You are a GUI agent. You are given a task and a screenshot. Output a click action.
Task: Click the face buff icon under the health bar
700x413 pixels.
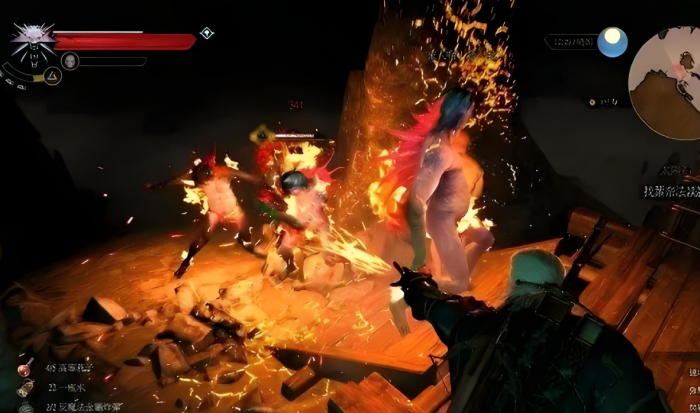(x=70, y=61)
